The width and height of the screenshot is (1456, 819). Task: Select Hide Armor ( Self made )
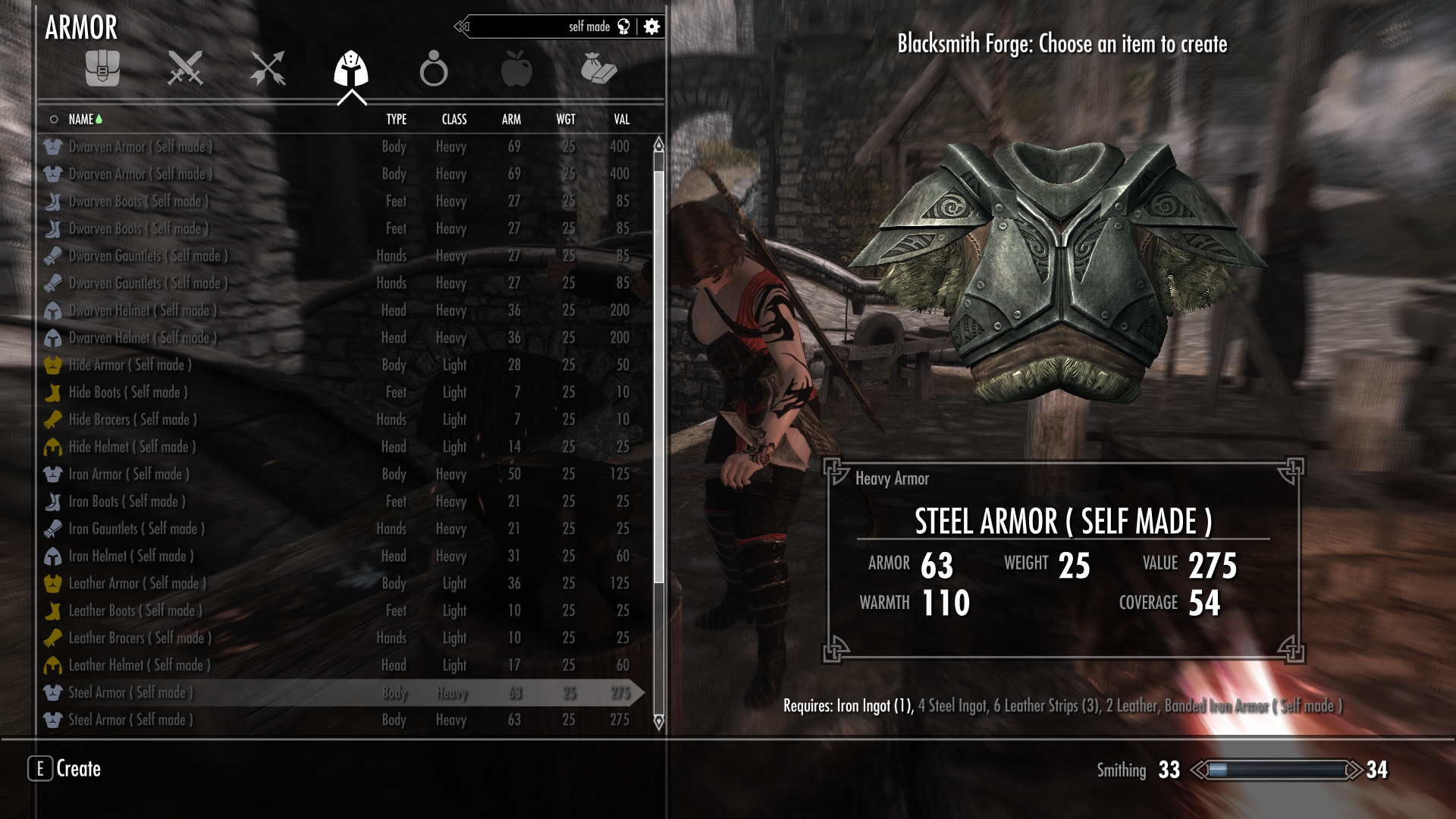pyautogui.click(x=130, y=365)
